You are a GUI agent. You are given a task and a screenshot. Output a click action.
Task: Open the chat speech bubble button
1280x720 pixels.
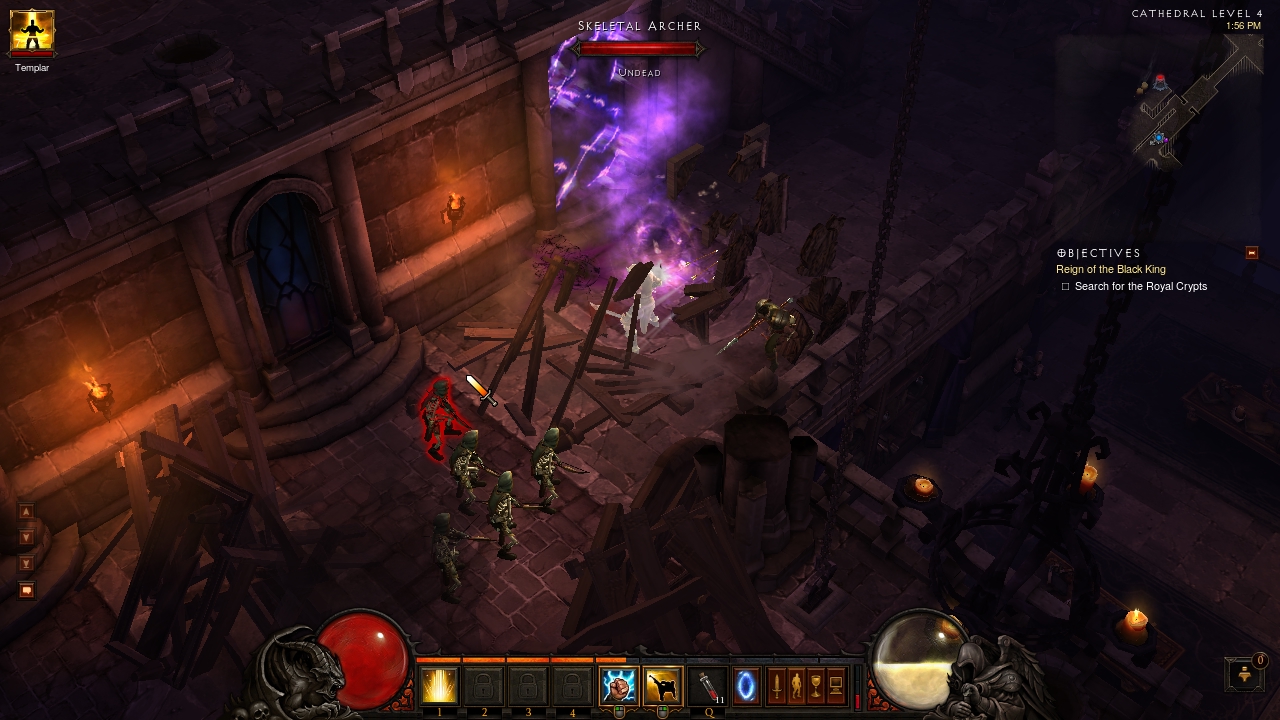point(27,590)
